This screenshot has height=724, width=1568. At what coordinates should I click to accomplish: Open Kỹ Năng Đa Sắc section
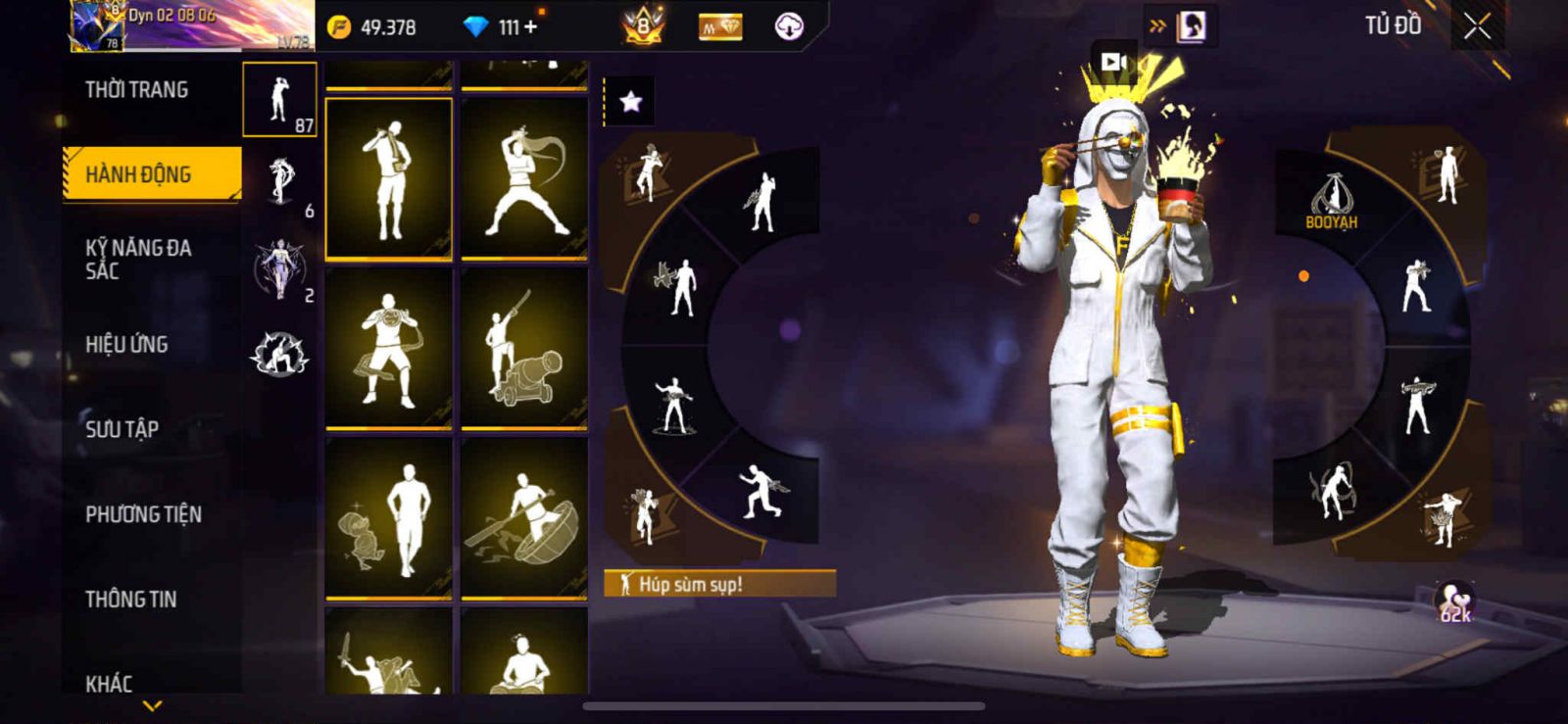click(x=139, y=259)
